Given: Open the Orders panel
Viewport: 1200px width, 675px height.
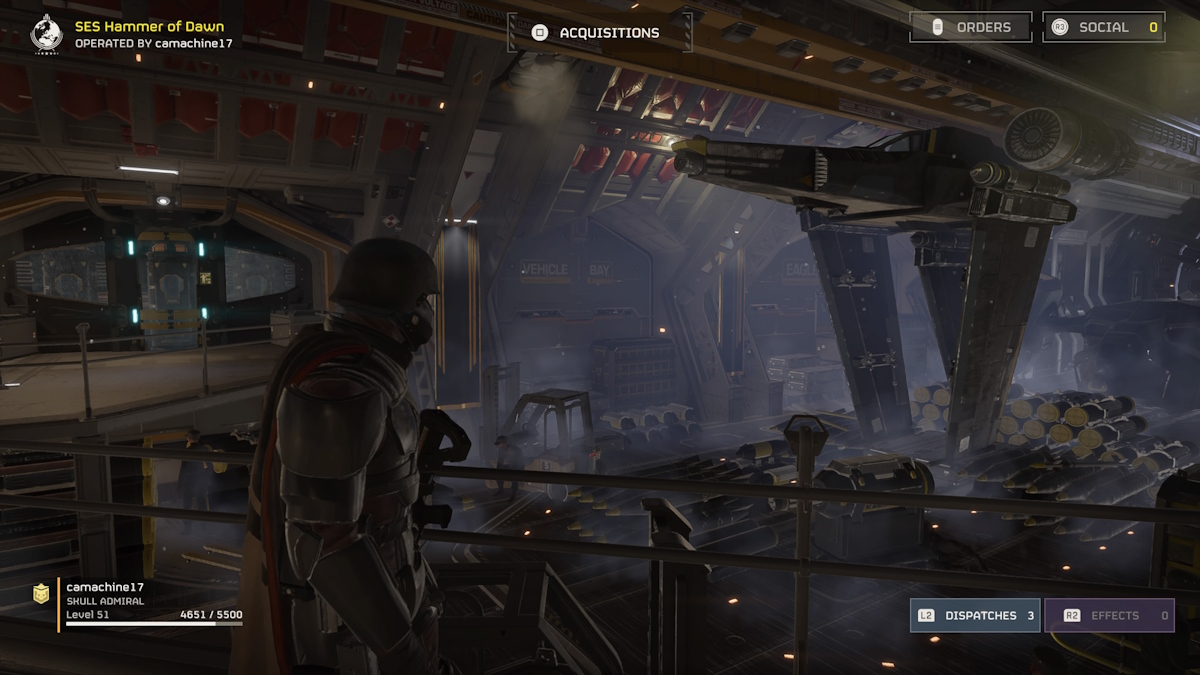Looking at the screenshot, I should click(970, 27).
